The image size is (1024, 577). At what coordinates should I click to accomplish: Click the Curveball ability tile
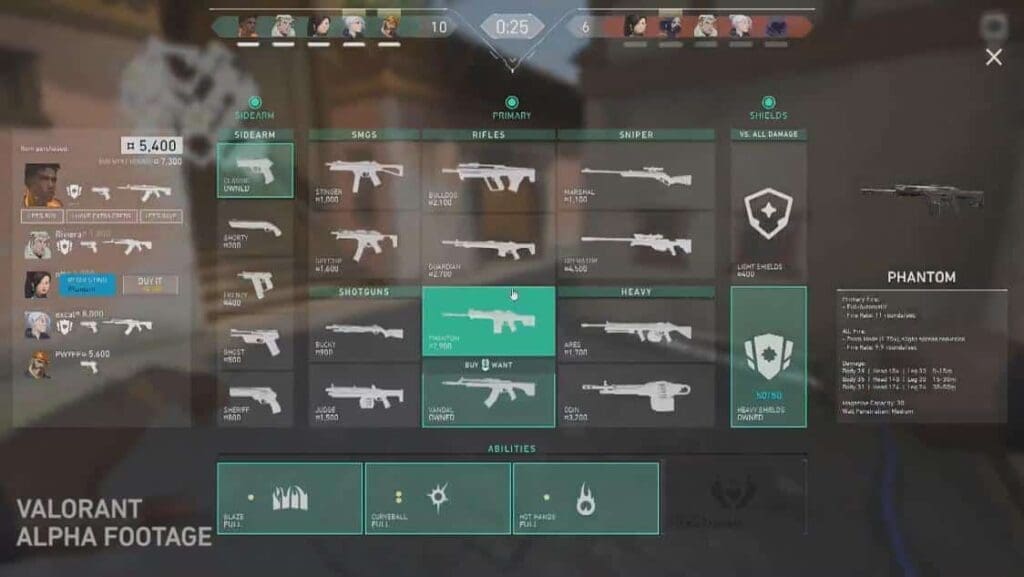(x=437, y=497)
